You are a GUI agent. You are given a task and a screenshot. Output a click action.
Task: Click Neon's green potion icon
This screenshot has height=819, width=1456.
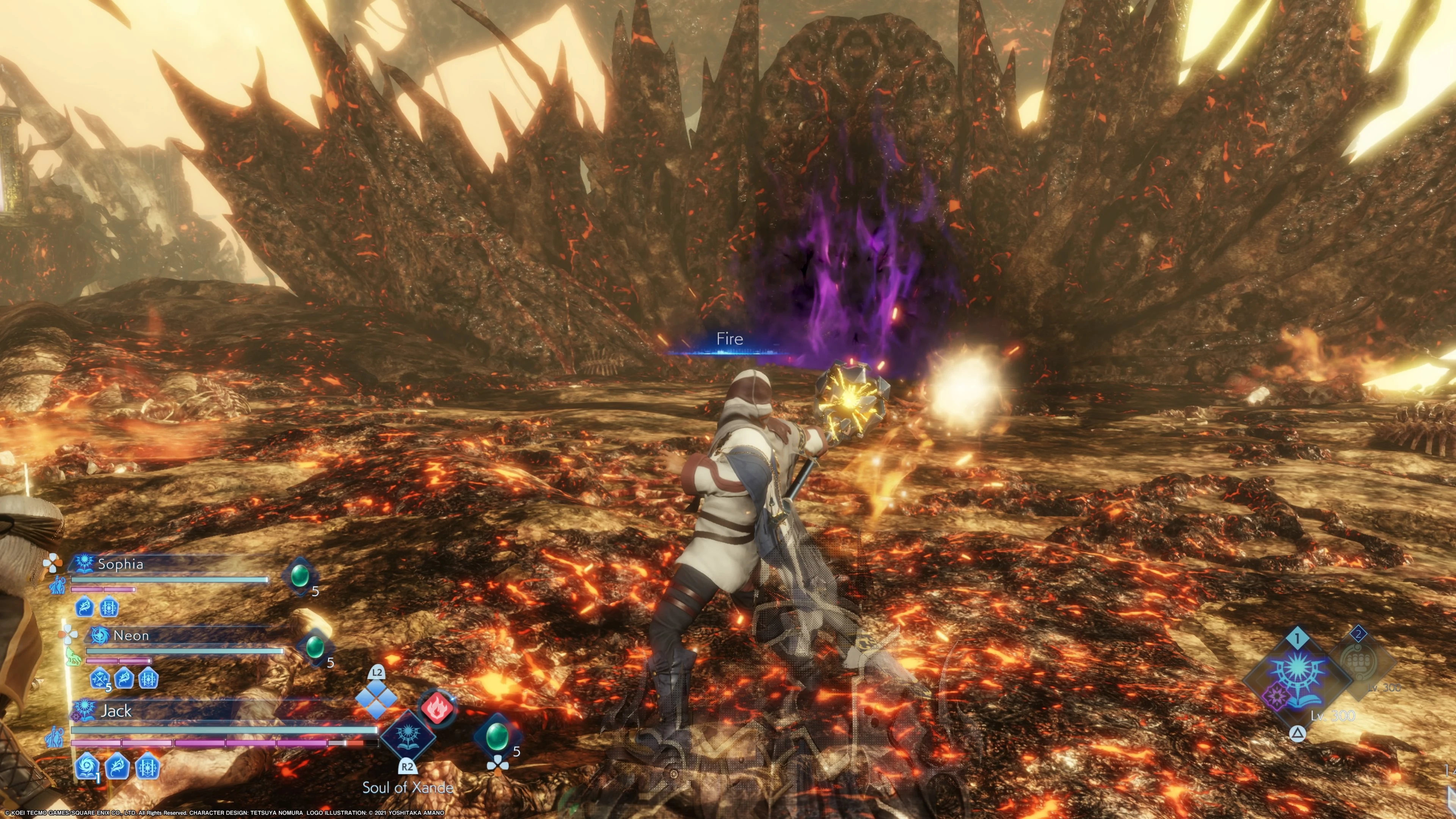(x=315, y=647)
